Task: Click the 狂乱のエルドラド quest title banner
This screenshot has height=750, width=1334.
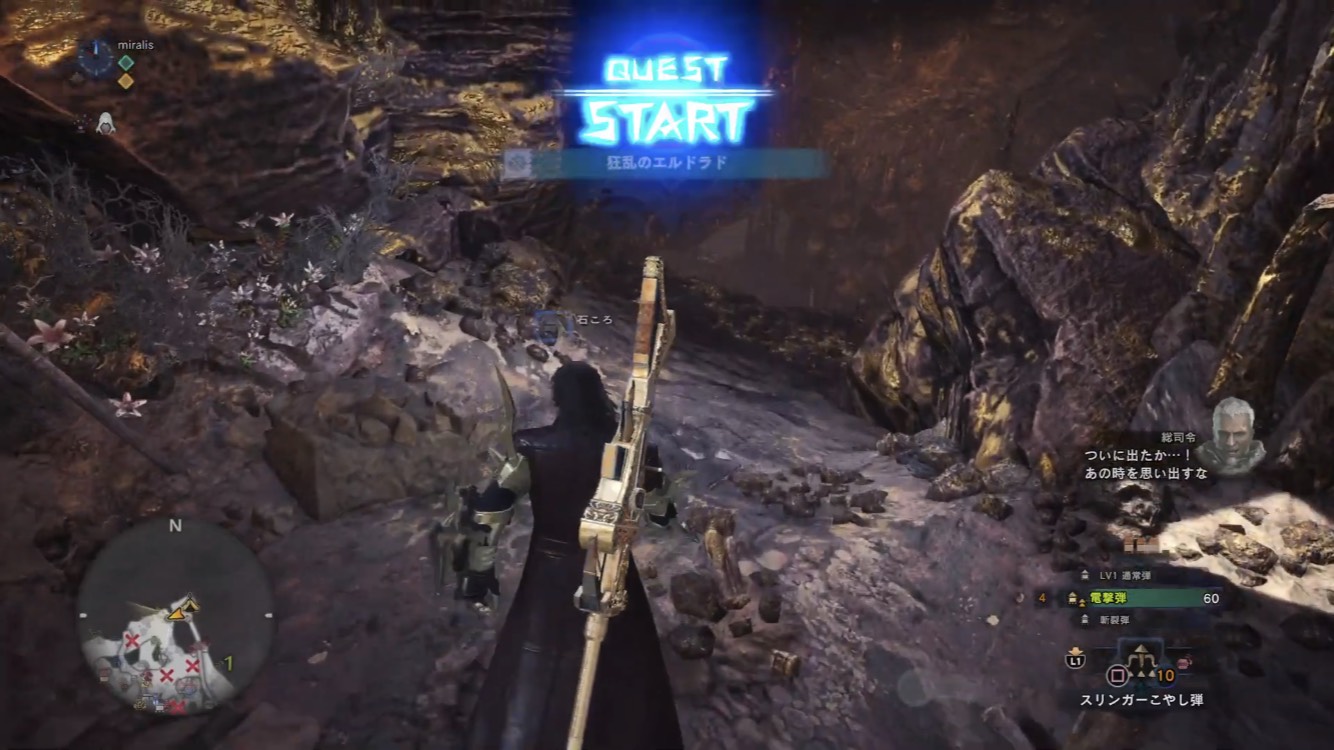Action: click(663, 164)
